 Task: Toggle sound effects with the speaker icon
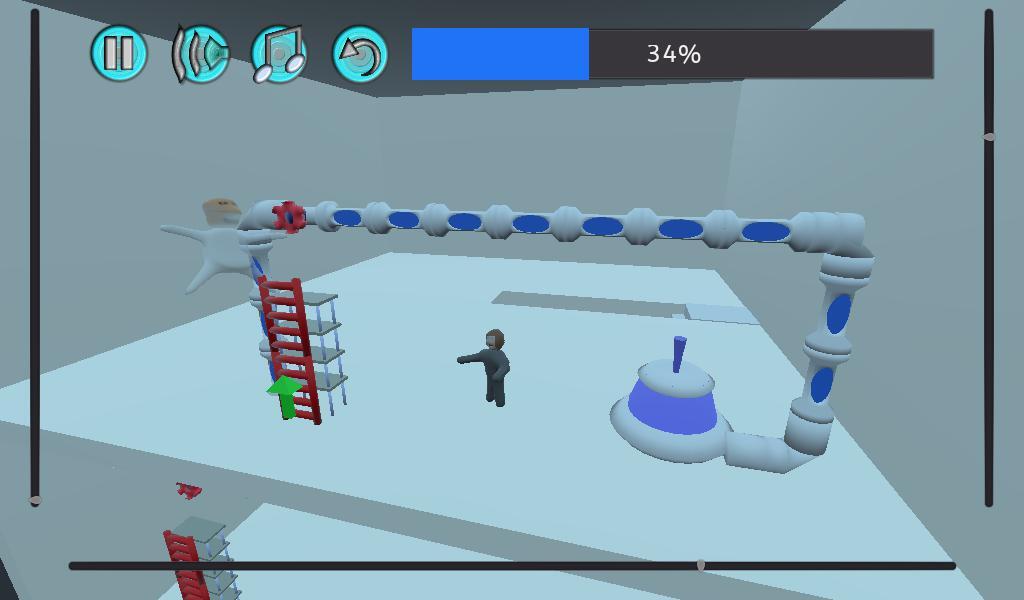click(200, 53)
